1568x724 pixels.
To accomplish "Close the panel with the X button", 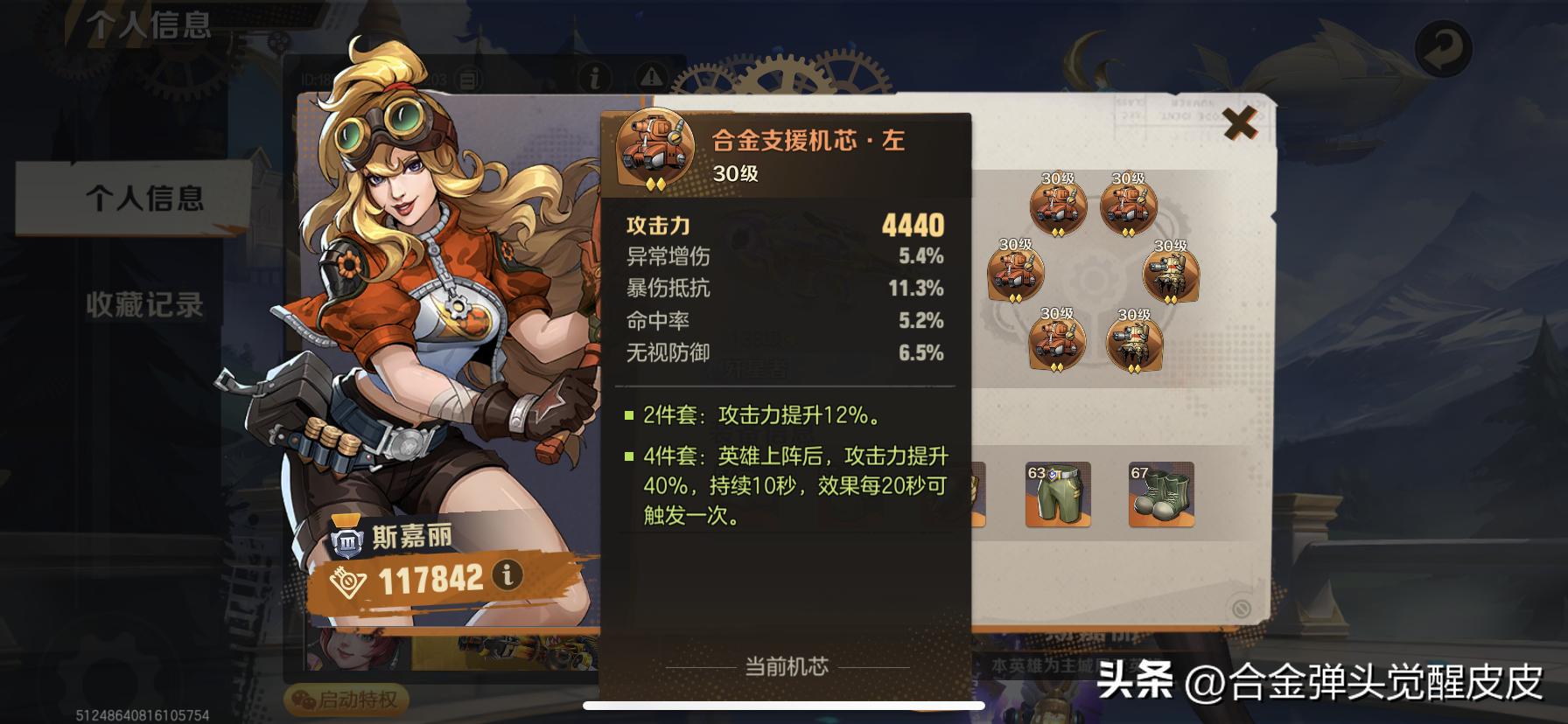I will pyautogui.click(x=1239, y=127).
